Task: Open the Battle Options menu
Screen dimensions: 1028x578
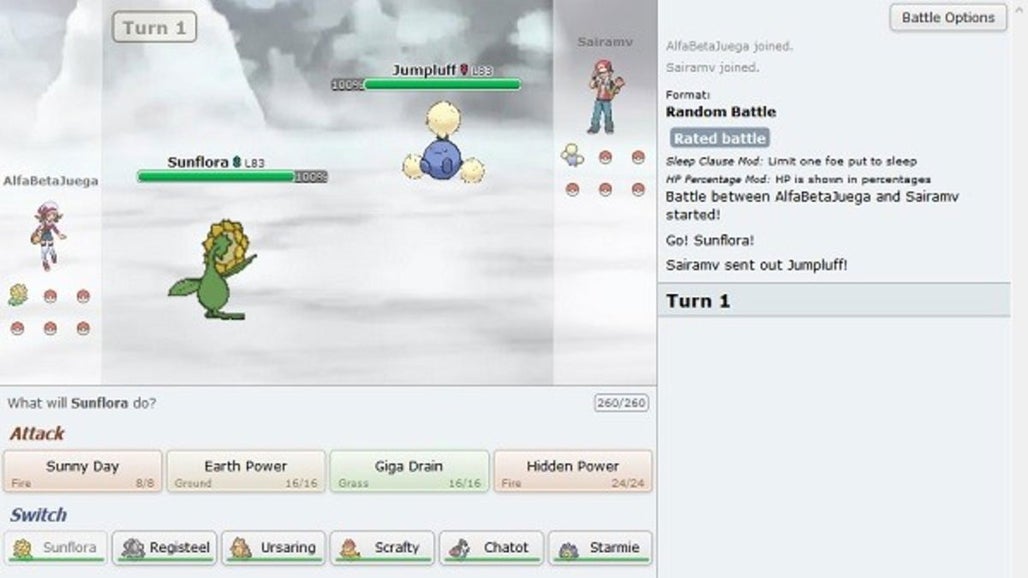Action: (947, 18)
